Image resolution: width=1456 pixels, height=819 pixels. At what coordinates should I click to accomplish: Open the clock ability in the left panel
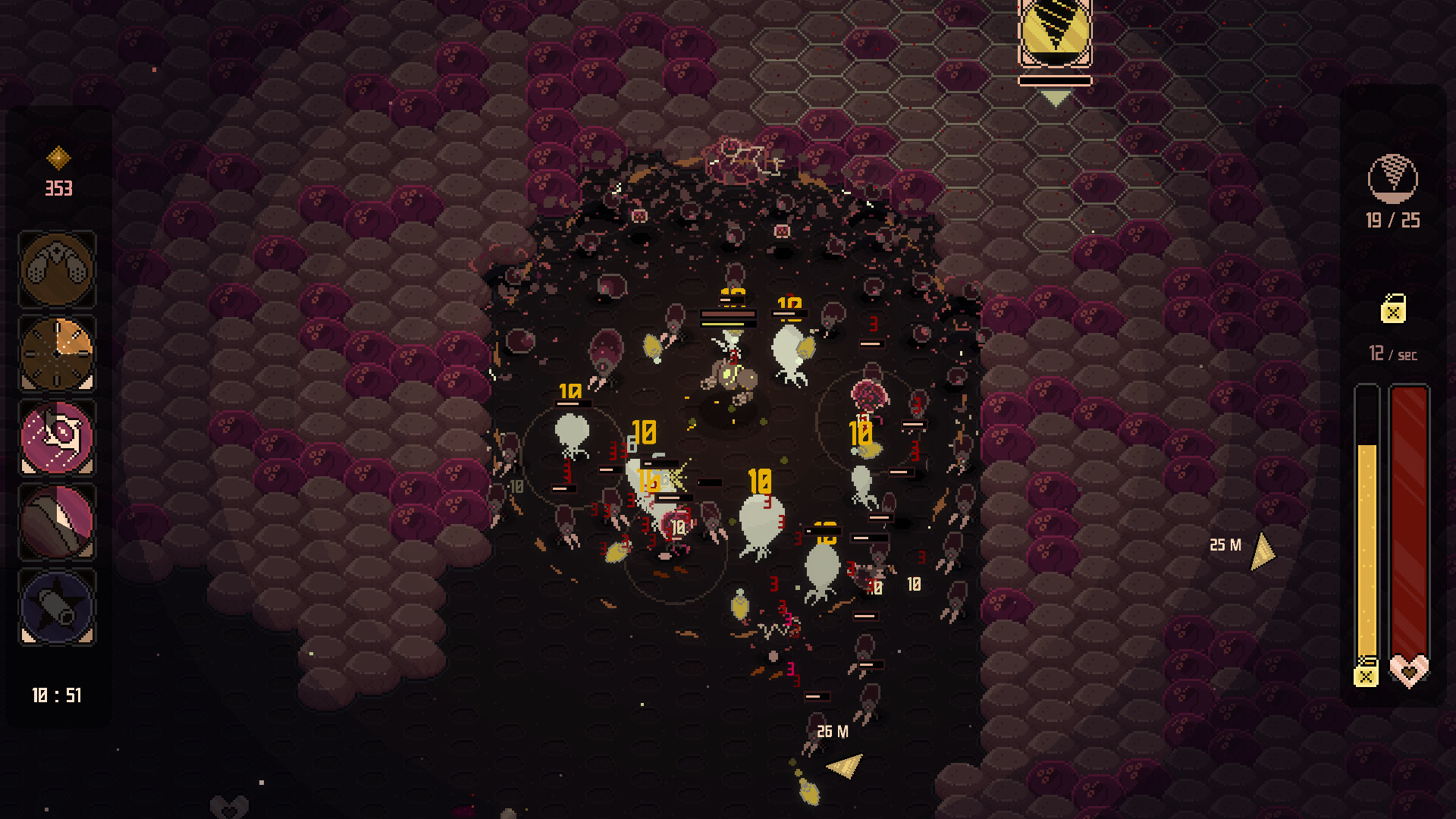tap(57, 353)
